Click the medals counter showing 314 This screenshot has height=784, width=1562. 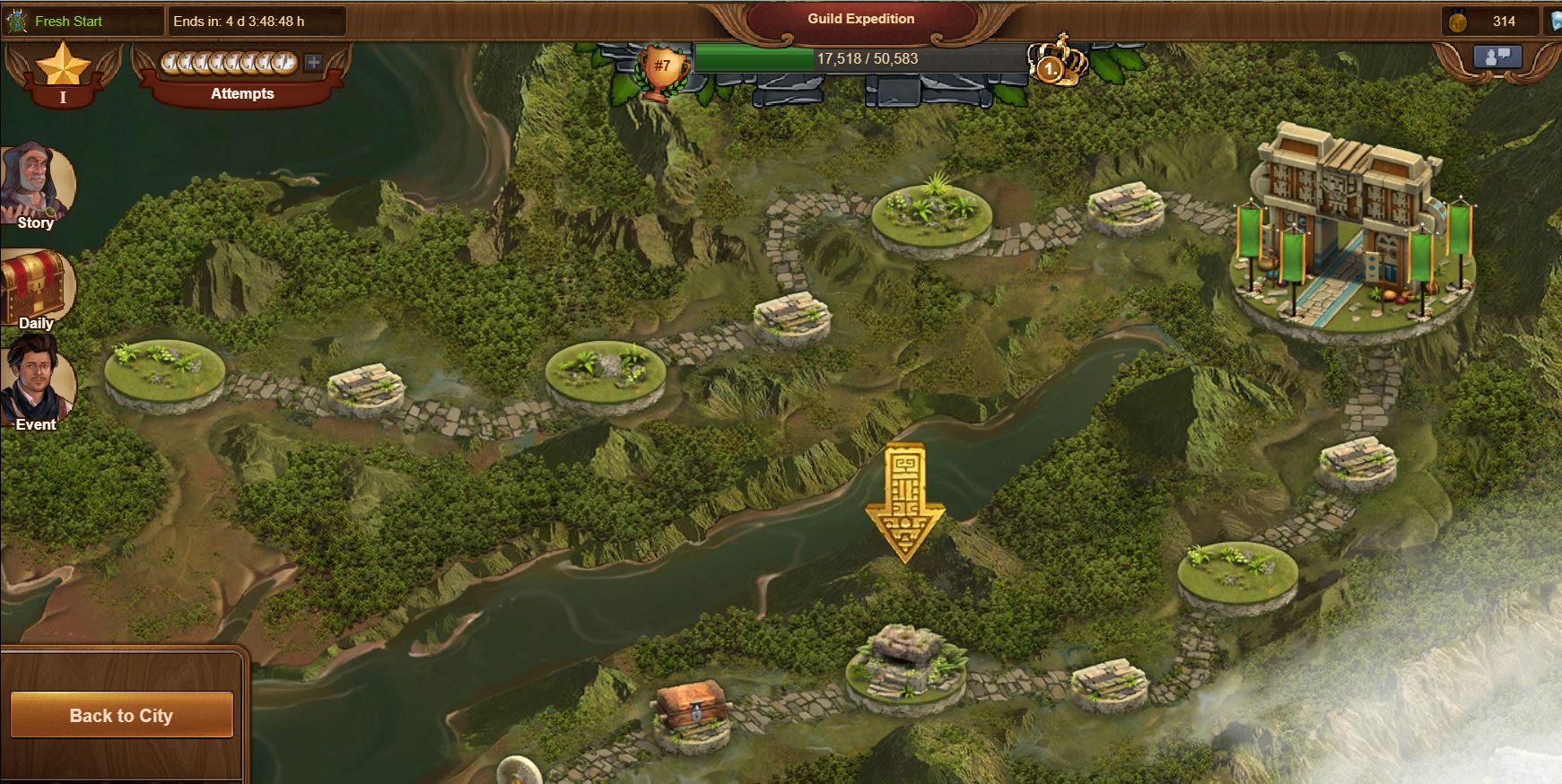tap(1491, 21)
